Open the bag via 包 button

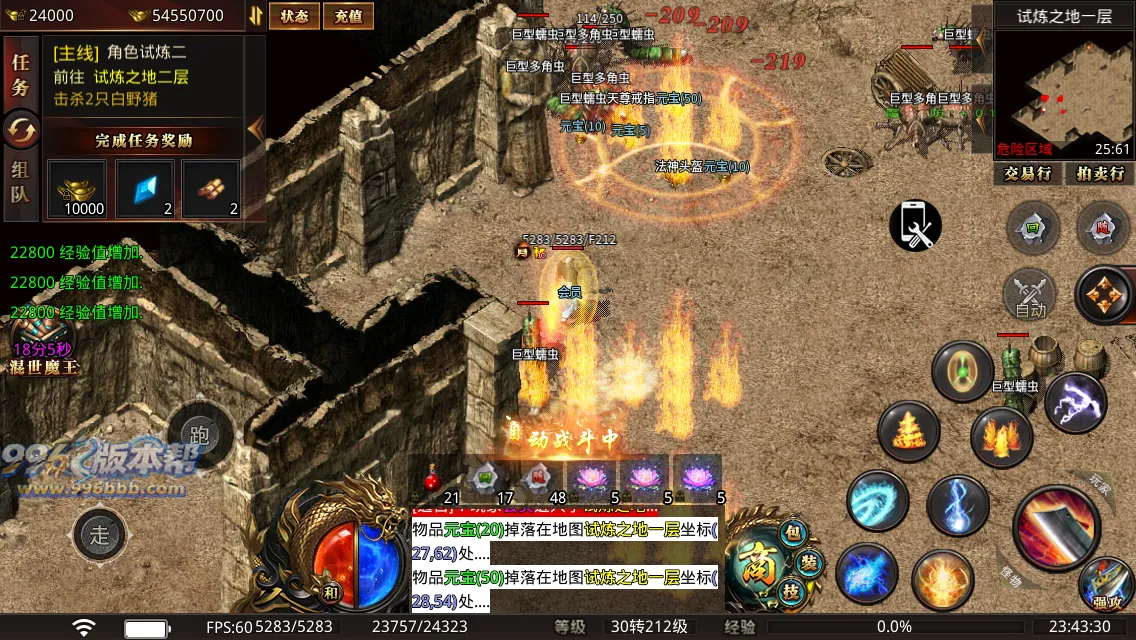pos(790,534)
